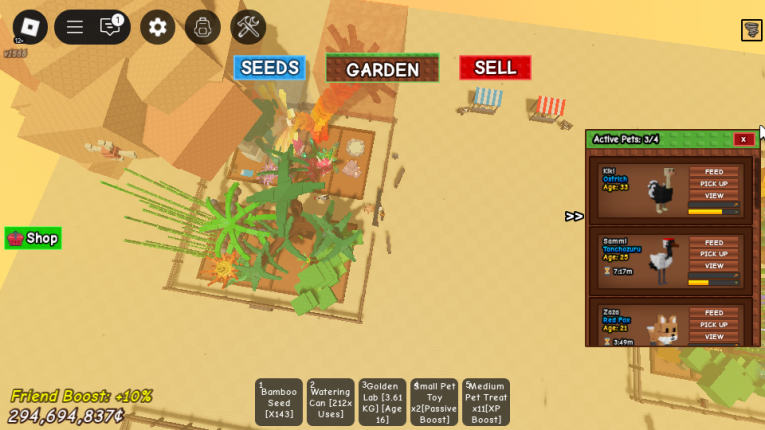Equip the Watering Can slot
This screenshot has height=430, width=765.
(x=331, y=402)
